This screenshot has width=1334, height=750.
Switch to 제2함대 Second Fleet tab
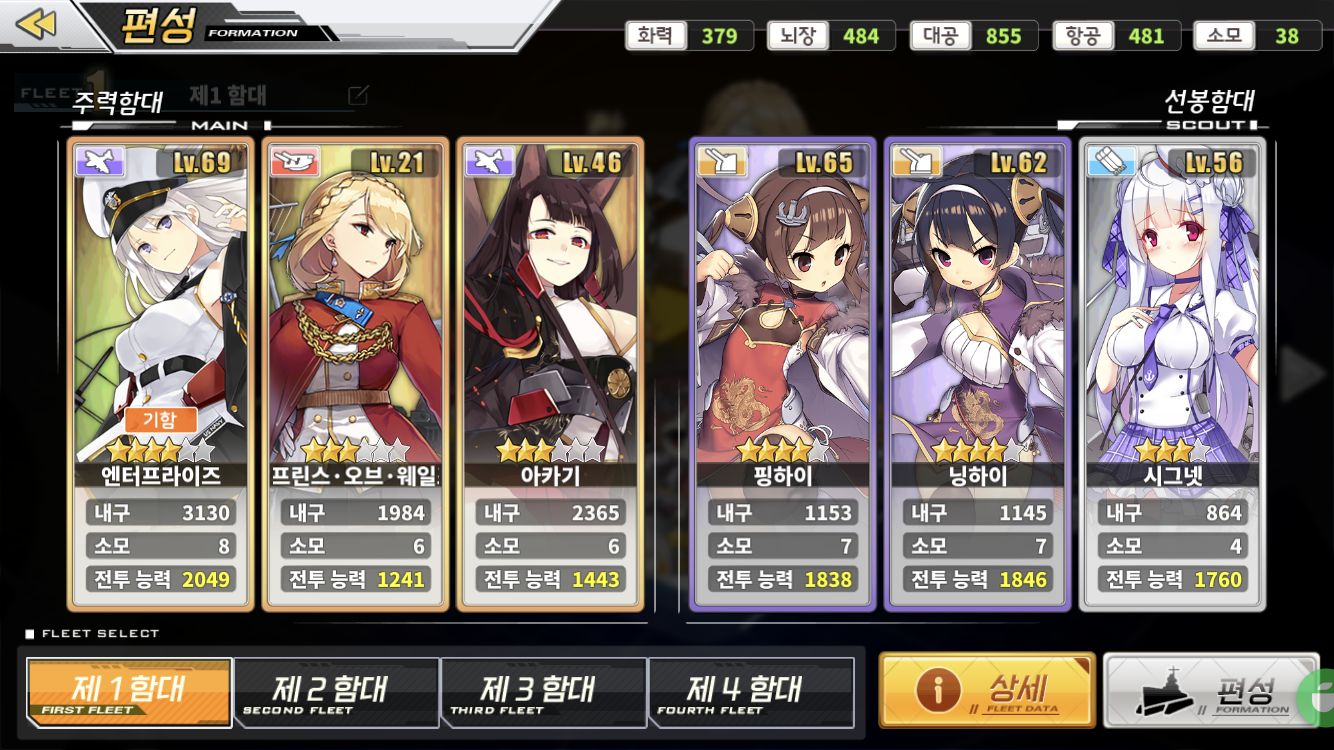coord(336,692)
